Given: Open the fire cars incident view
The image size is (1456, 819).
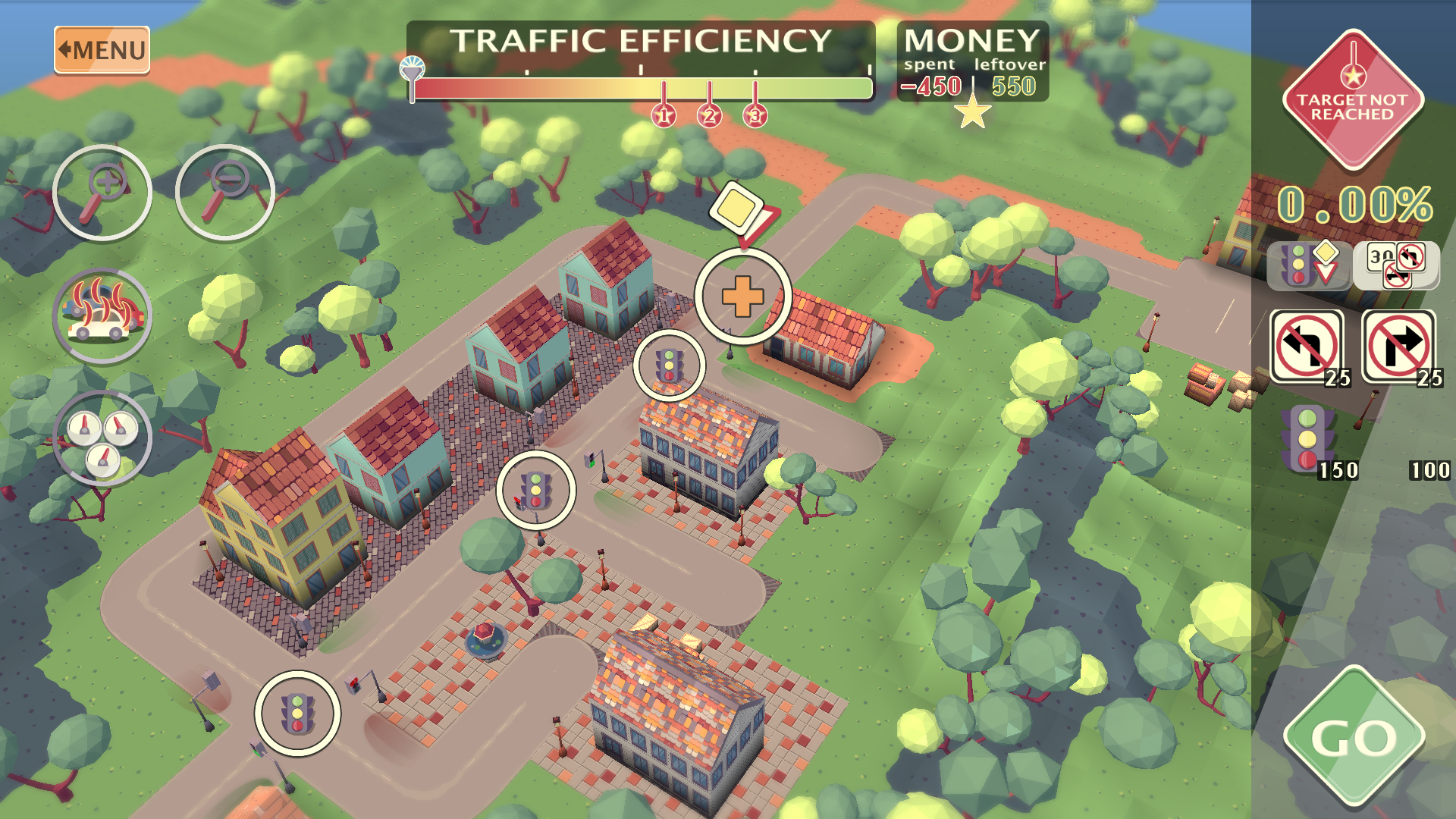Looking at the screenshot, I should click(103, 316).
